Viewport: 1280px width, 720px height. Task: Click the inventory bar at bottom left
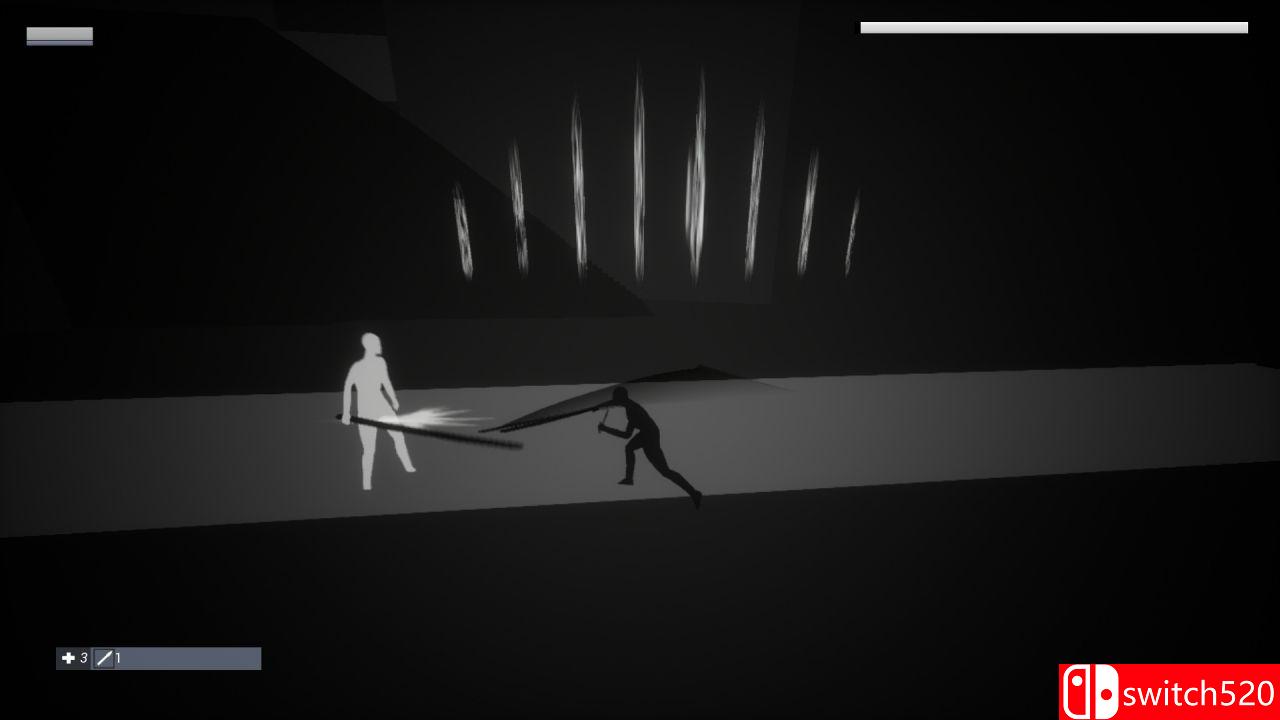[x=160, y=658]
